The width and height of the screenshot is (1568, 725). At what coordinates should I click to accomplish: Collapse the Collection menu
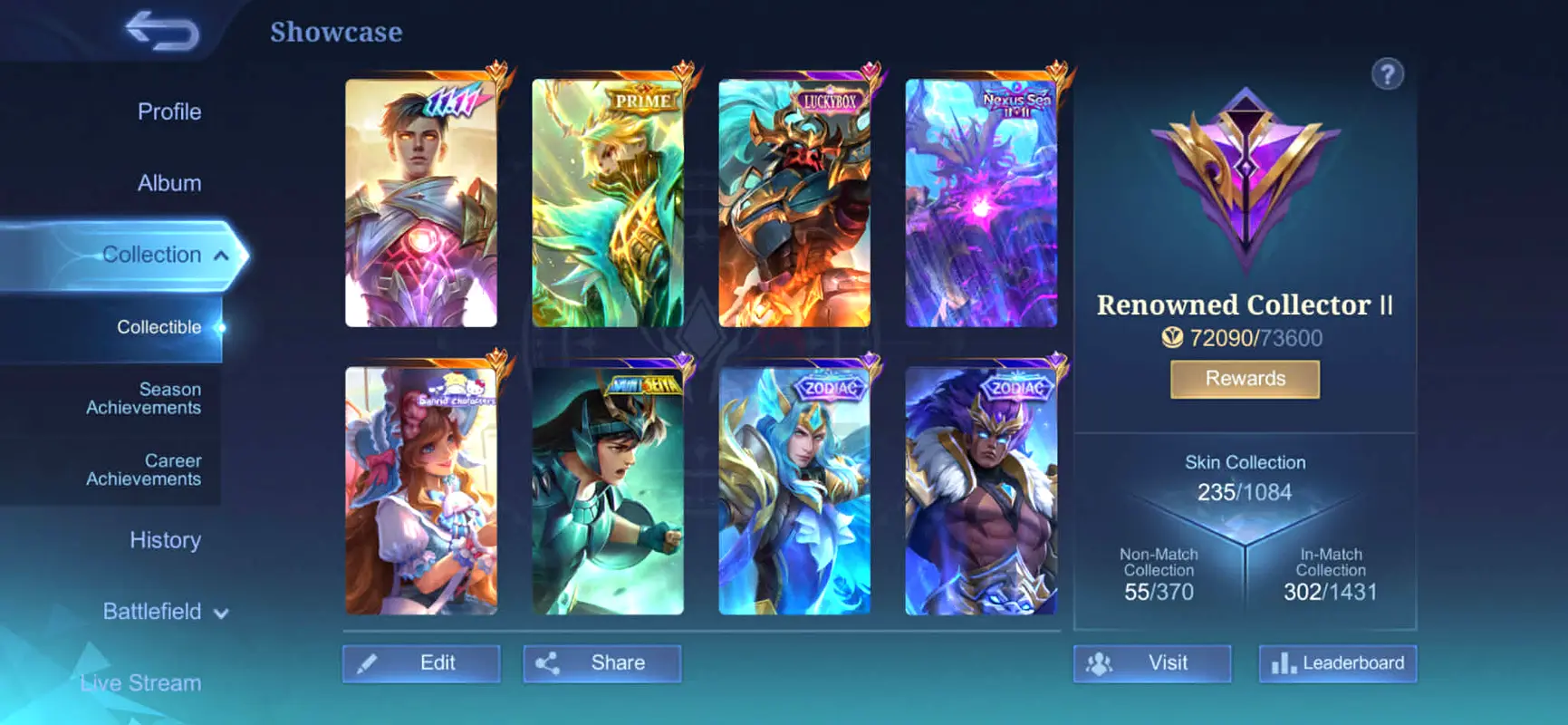point(220,256)
